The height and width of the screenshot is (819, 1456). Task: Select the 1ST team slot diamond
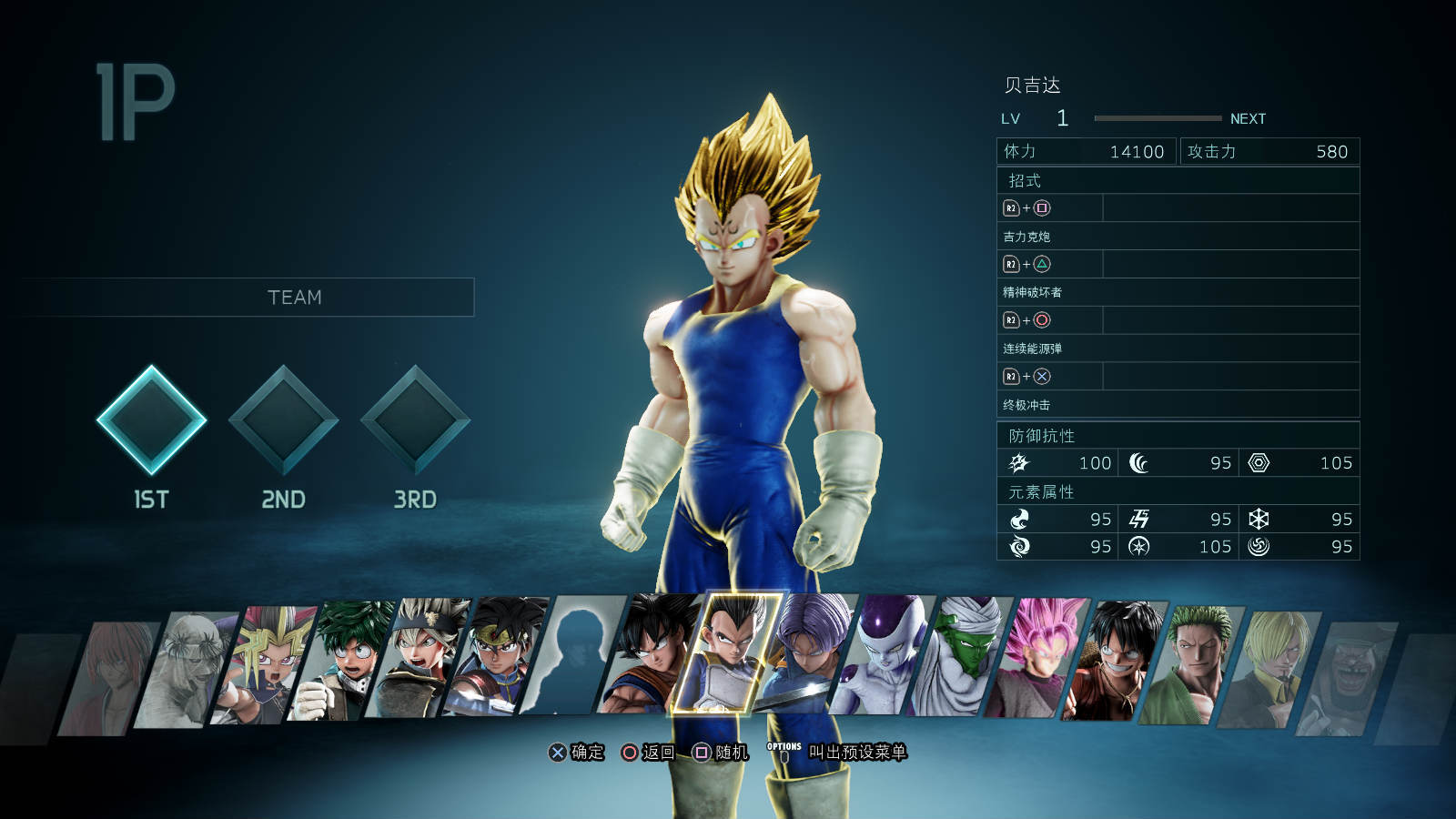pos(151,420)
